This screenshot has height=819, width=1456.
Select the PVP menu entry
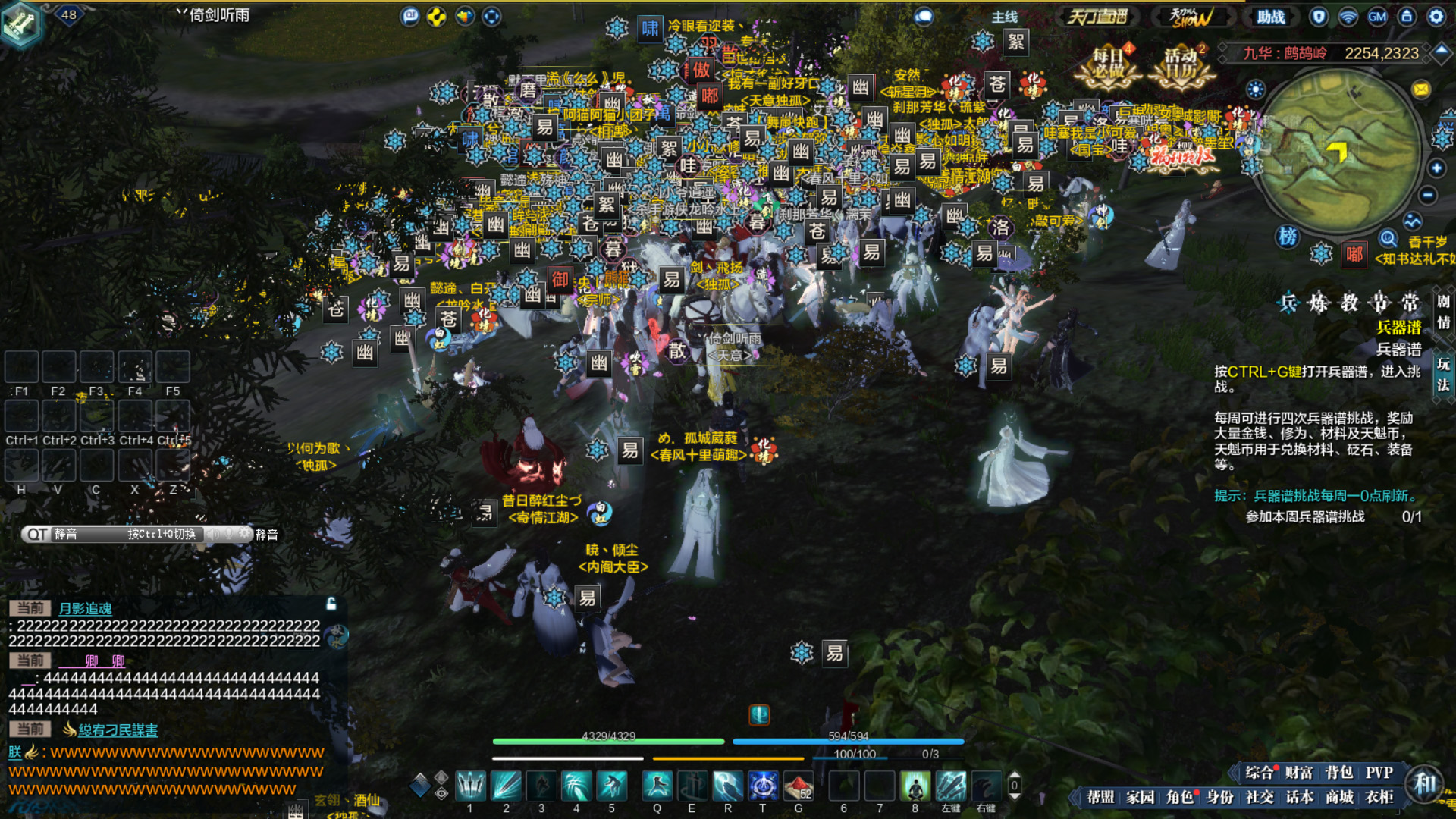(x=1379, y=773)
